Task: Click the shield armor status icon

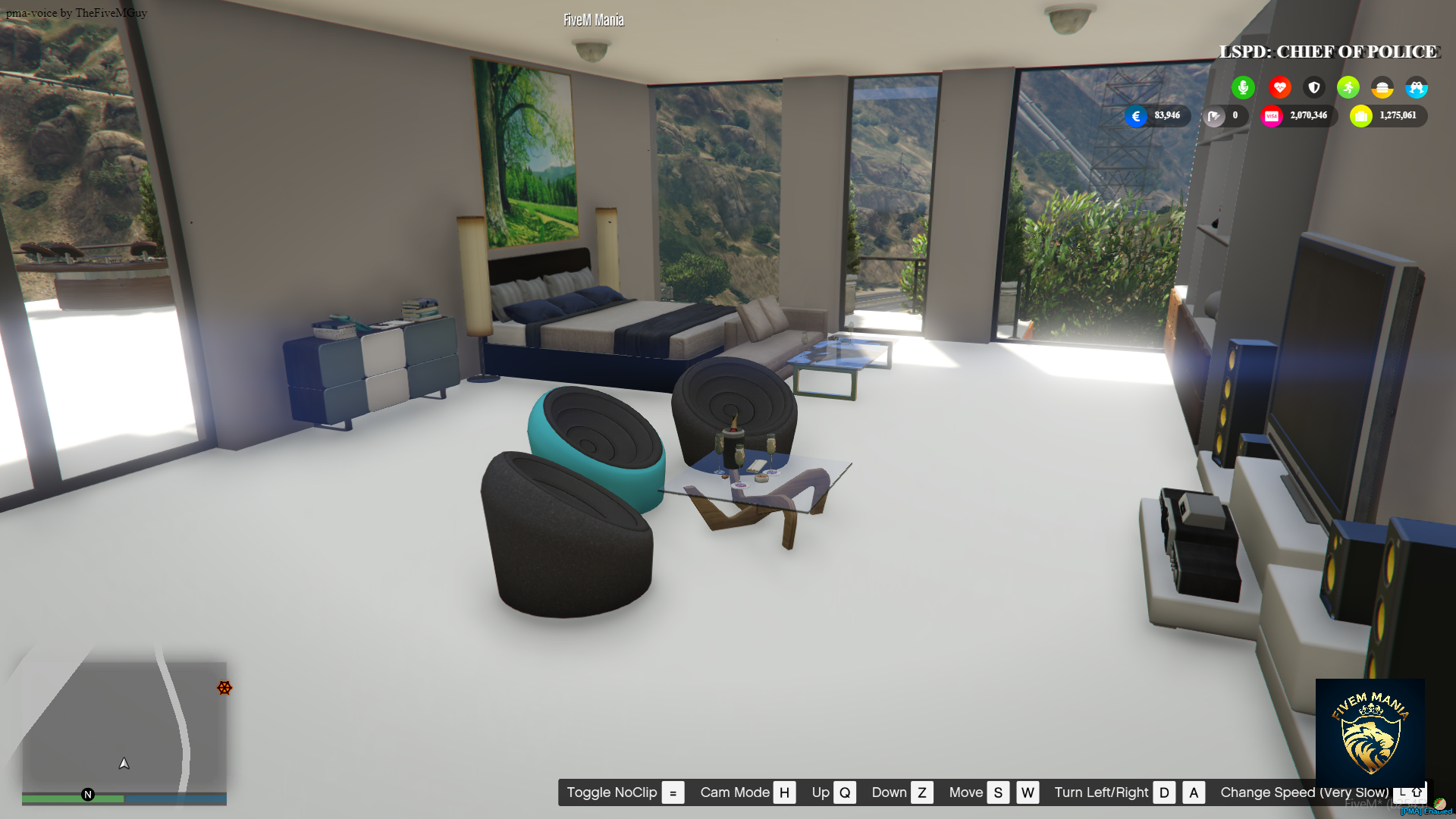Action: 1314,87
